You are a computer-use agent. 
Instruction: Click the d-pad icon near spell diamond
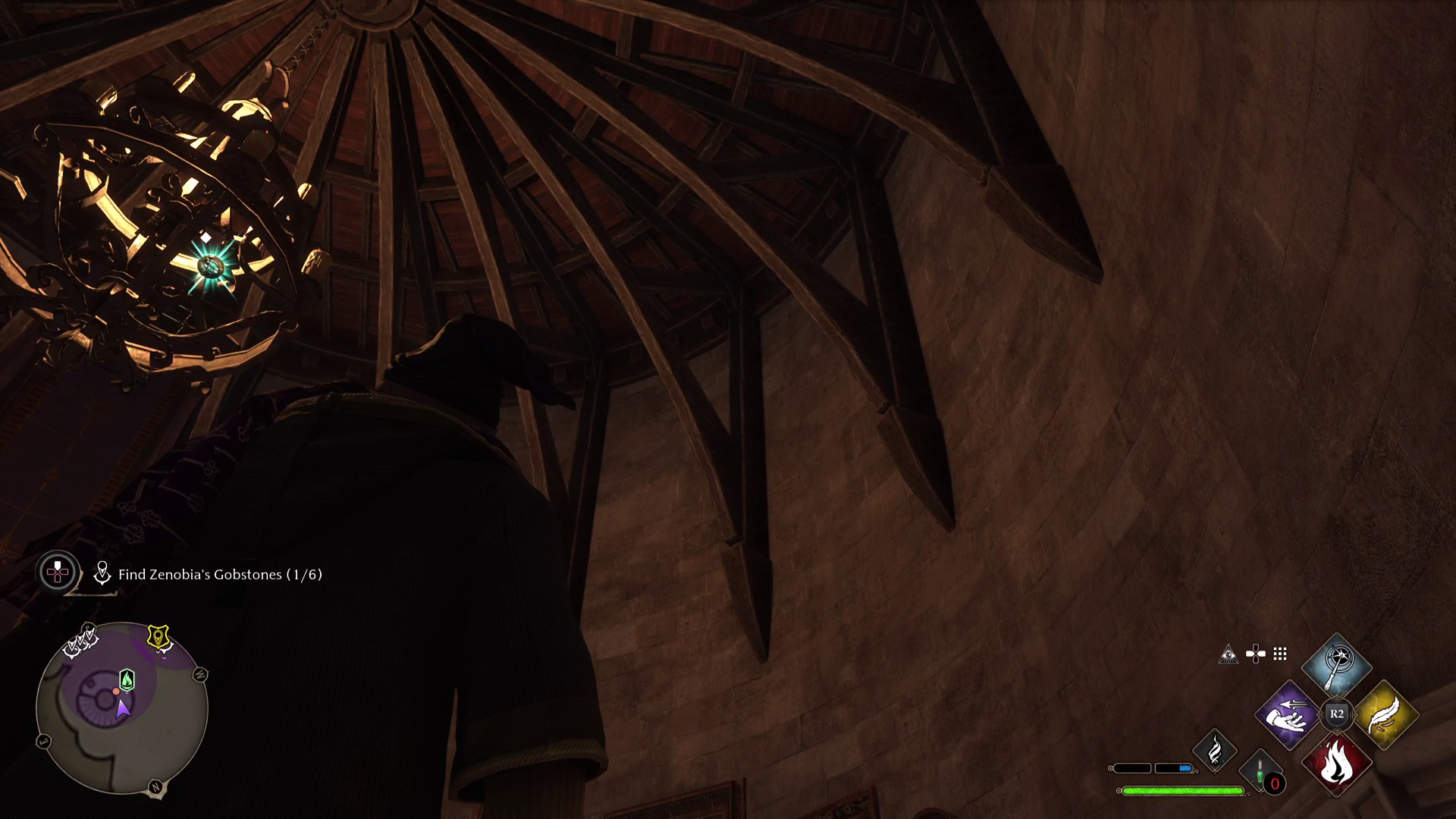[1255, 654]
